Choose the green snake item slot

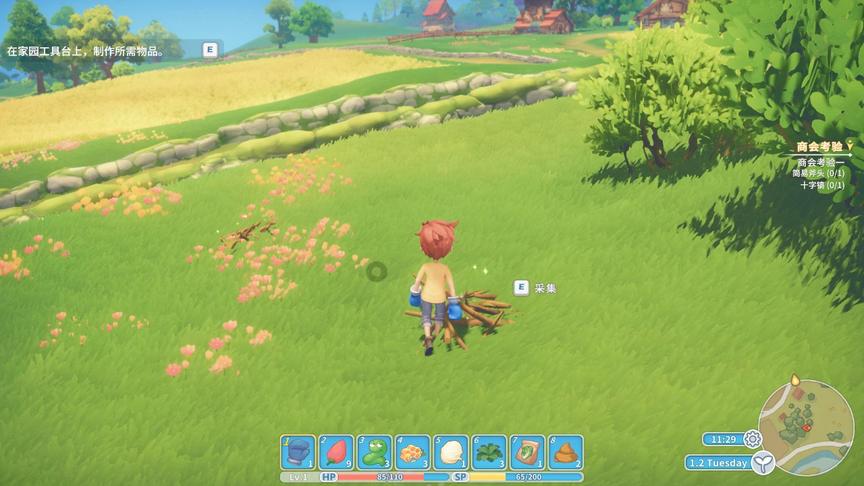click(374, 453)
